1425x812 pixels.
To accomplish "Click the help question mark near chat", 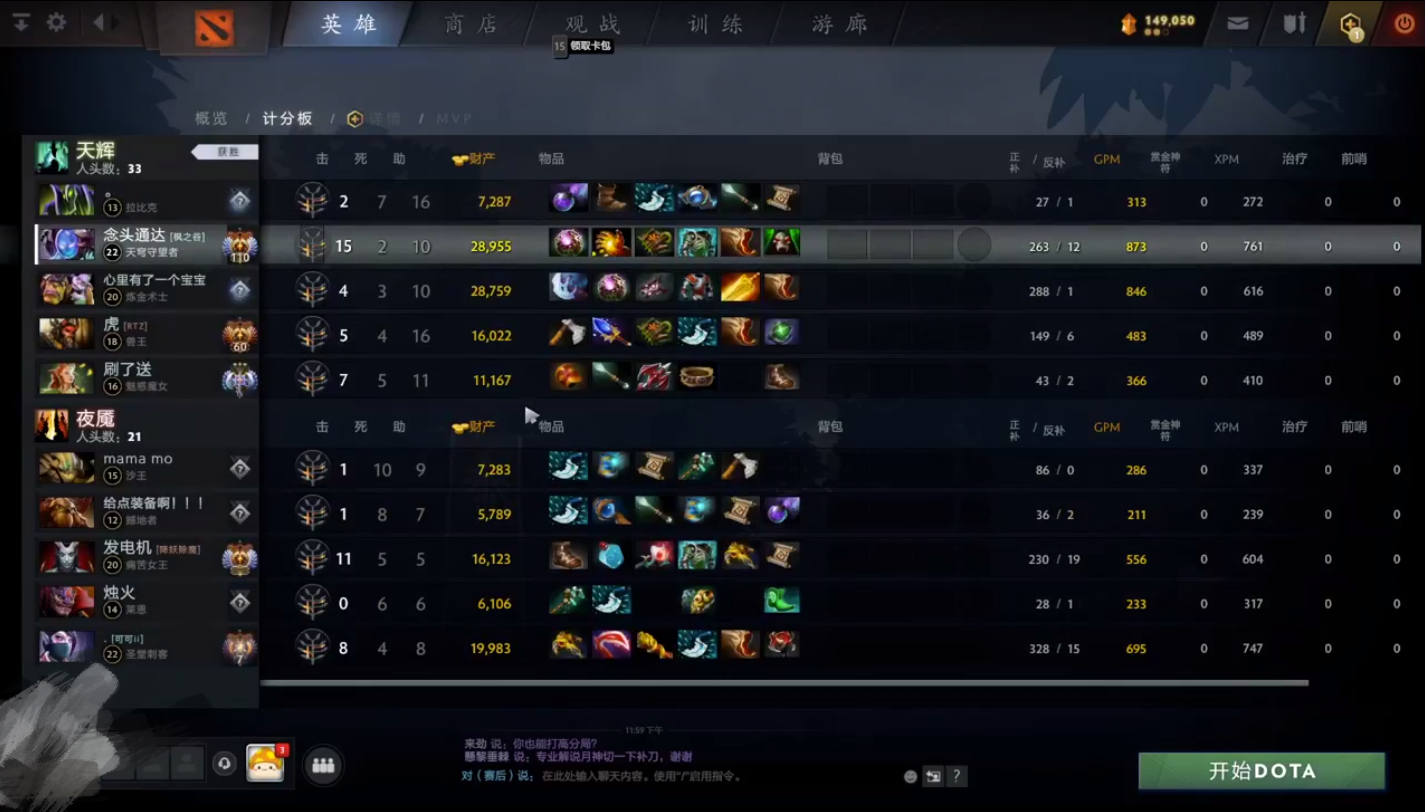I will point(957,776).
